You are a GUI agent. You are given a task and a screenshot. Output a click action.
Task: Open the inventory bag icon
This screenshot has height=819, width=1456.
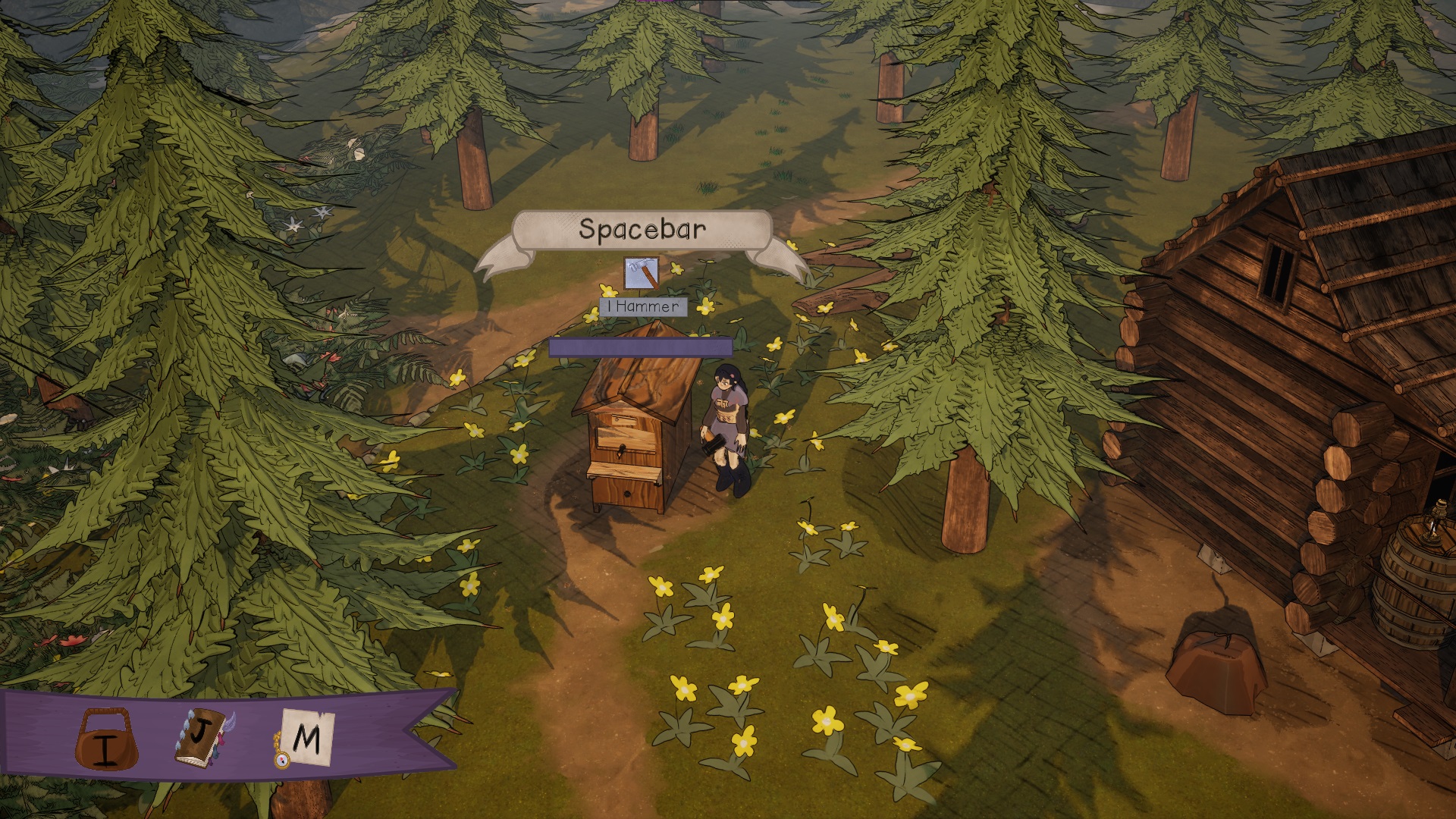[x=107, y=739]
